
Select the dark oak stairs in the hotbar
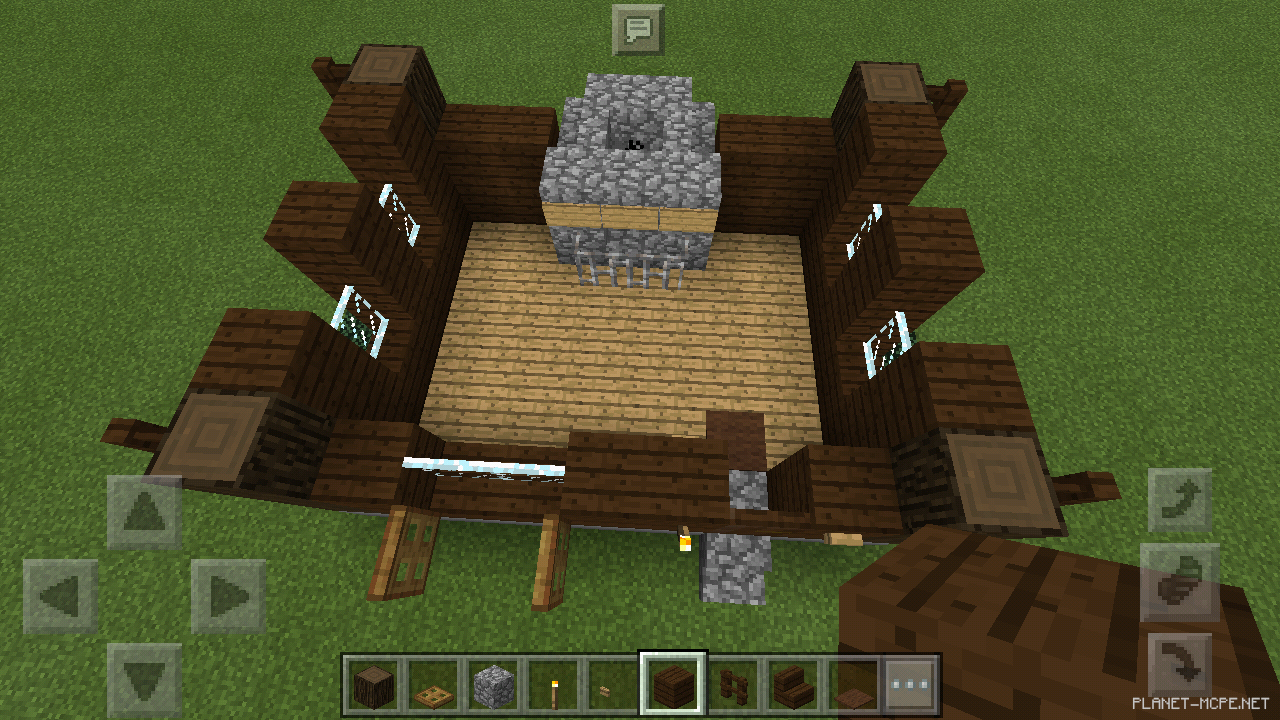click(x=794, y=686)
